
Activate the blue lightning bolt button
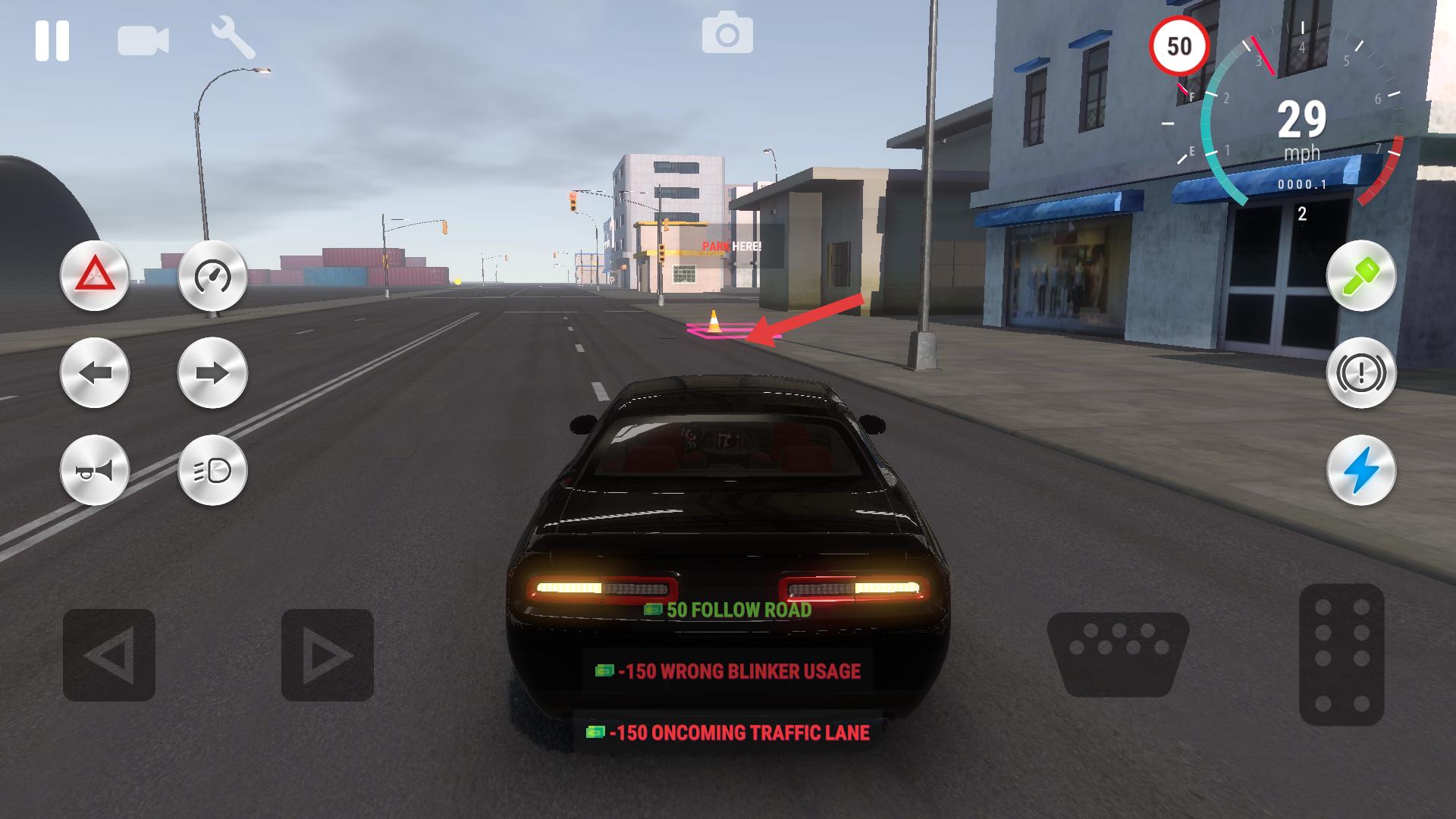click(x=1361, y=471)
